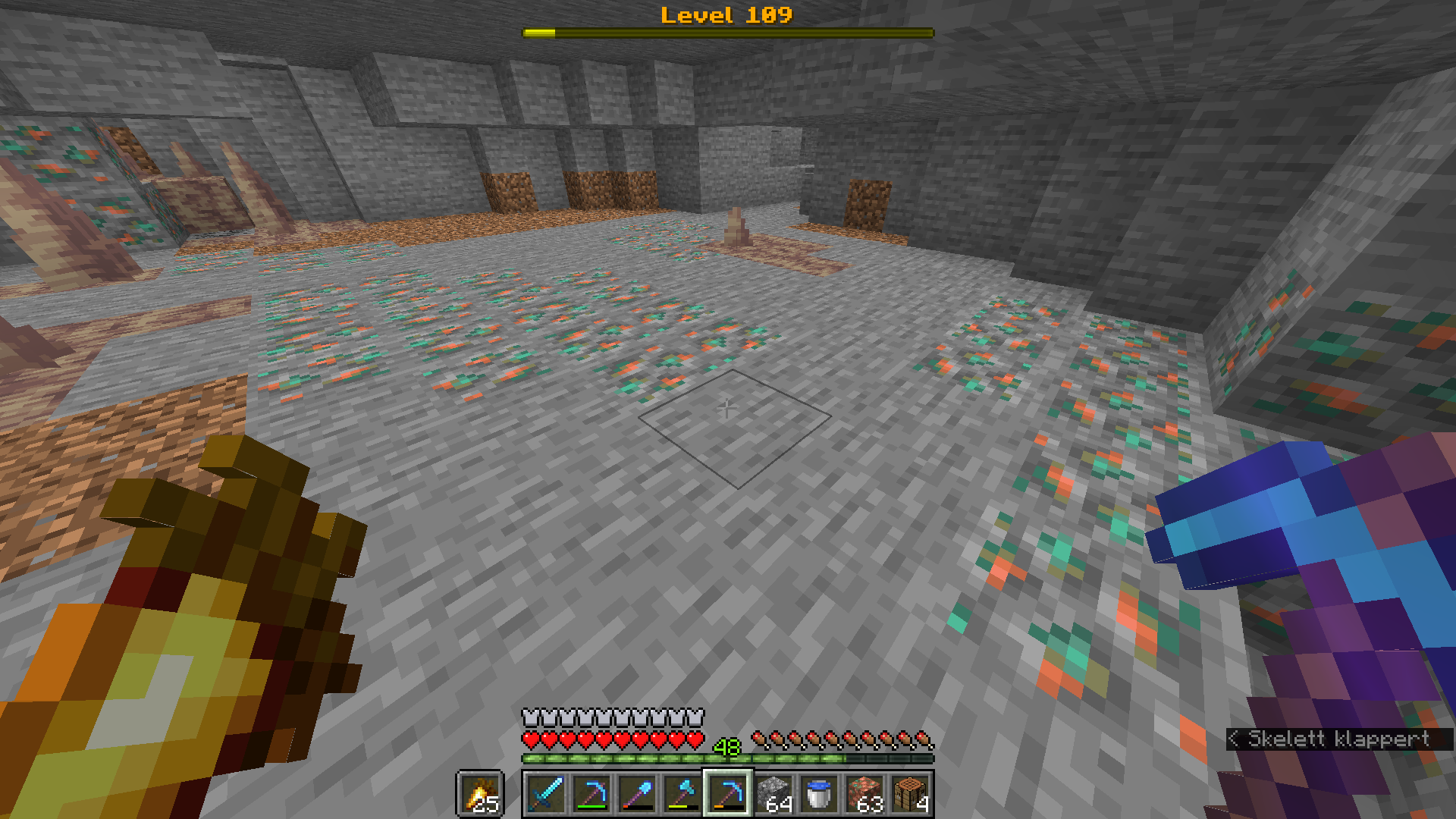Viewport: 1456px width, 819px height.
Task: Pick the crafting table slot
Action: 910,794
